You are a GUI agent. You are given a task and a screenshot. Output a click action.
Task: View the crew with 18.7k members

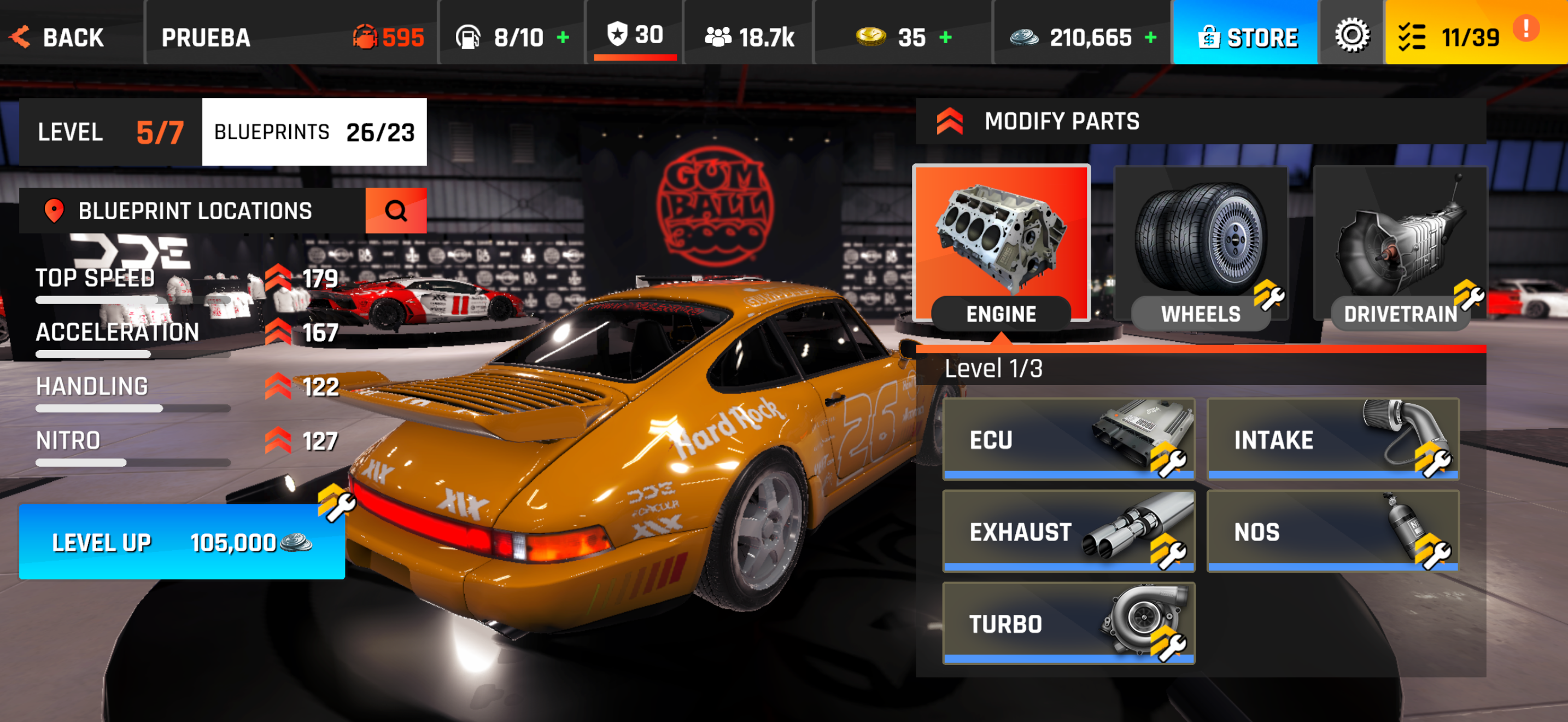(x=747, y=37)
